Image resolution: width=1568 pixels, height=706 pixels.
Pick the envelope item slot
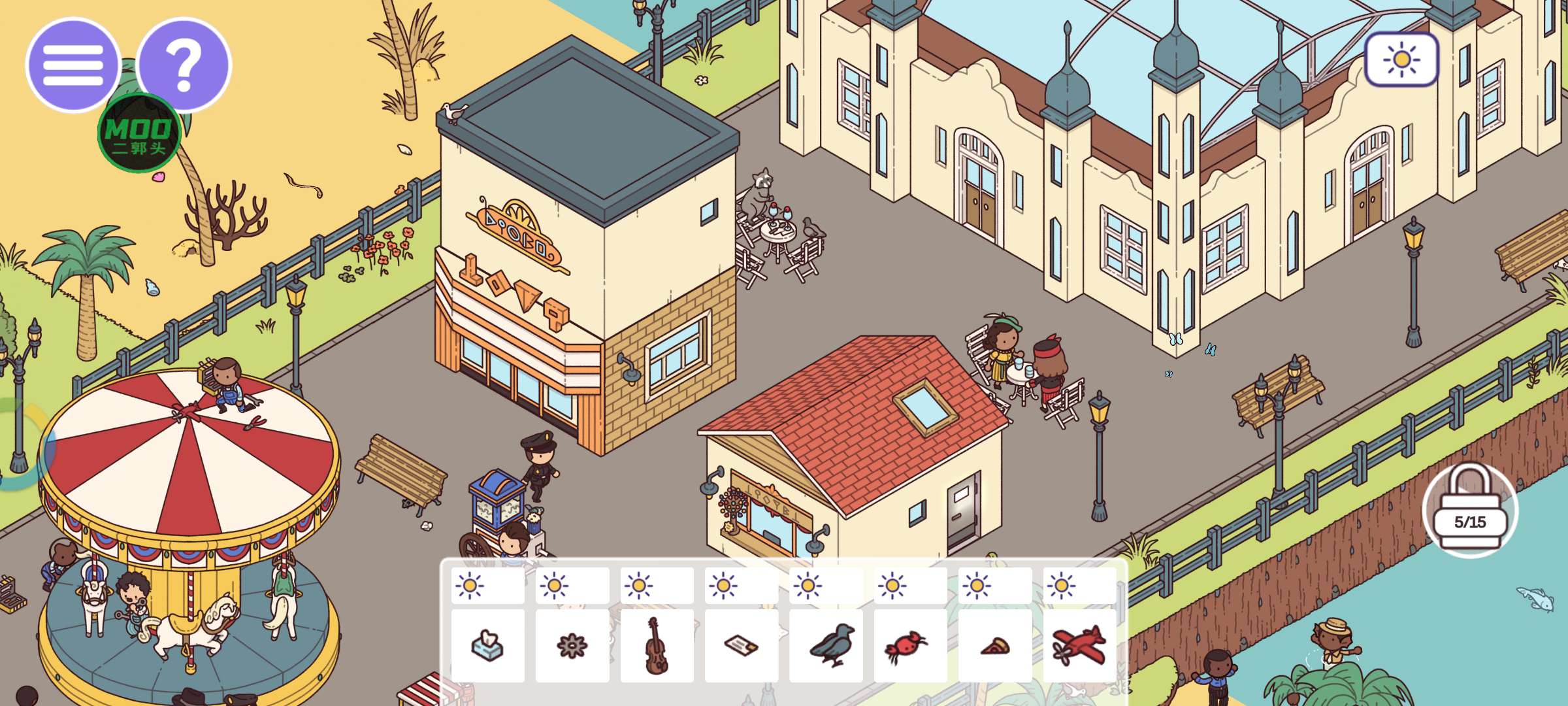[742, 646]
